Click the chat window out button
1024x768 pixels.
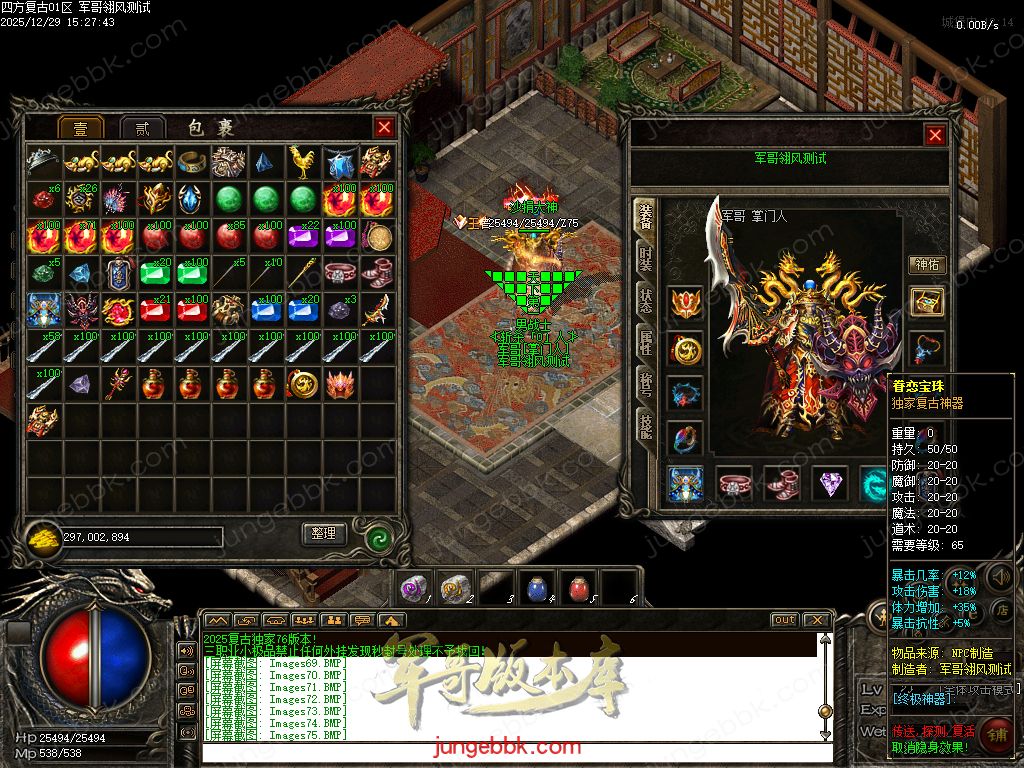(785, 620)
